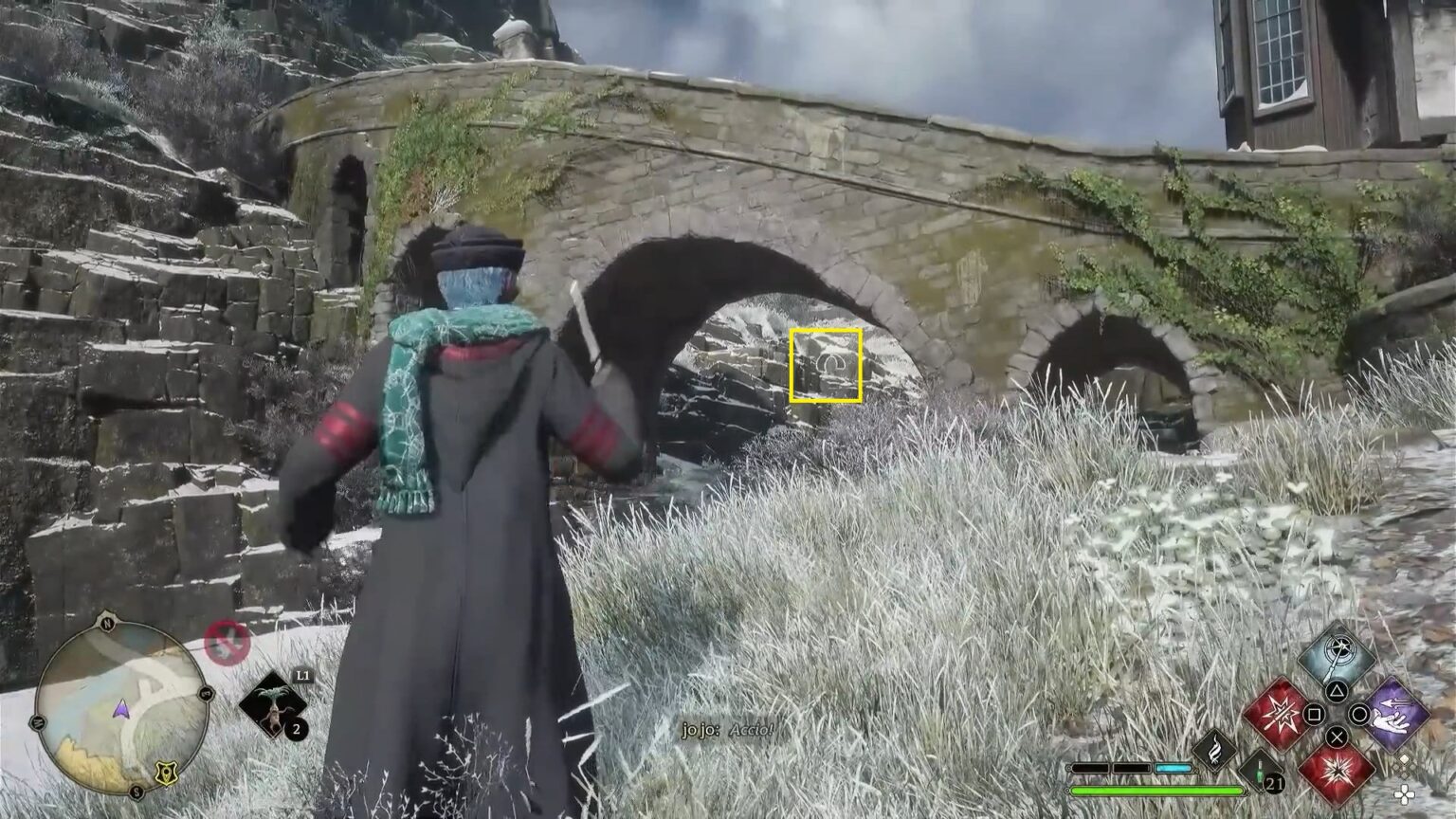The height and width of the screenshot is (819, 1456).
Task: Toggle the crossed-out broom flight restriction icon
Action: coord(227,641)
